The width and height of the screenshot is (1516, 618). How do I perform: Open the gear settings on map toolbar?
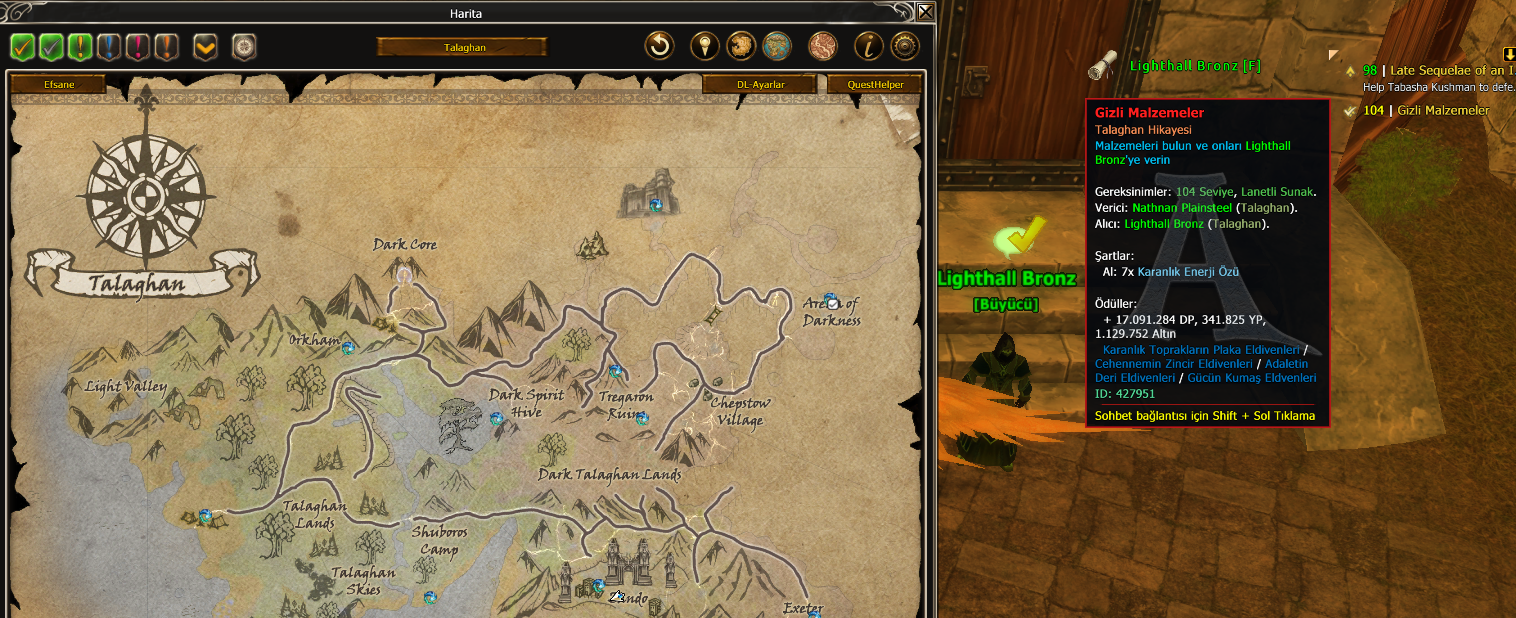point(904,46)
